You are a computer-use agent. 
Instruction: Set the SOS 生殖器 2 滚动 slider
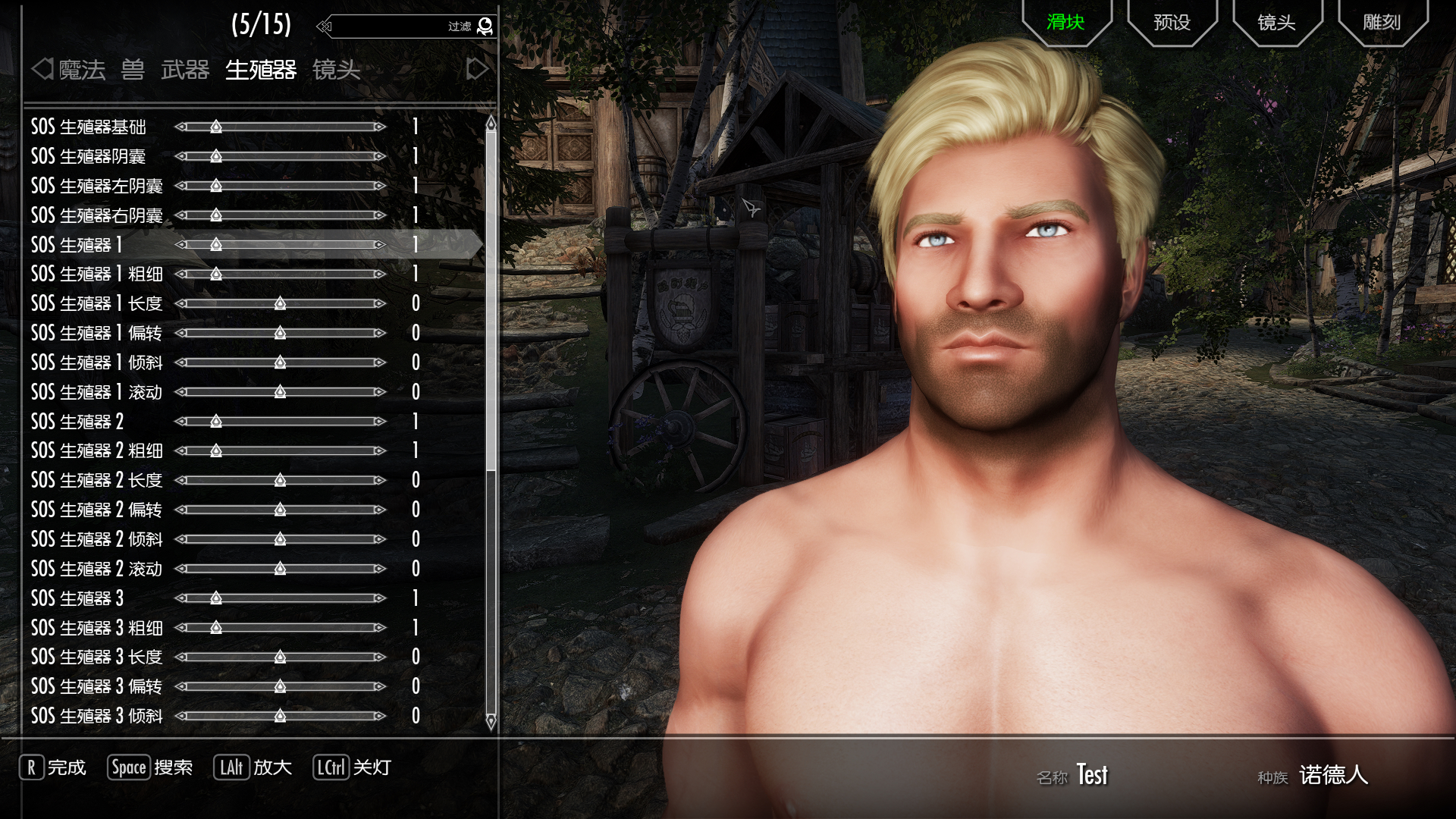click(x=280, y=569)
